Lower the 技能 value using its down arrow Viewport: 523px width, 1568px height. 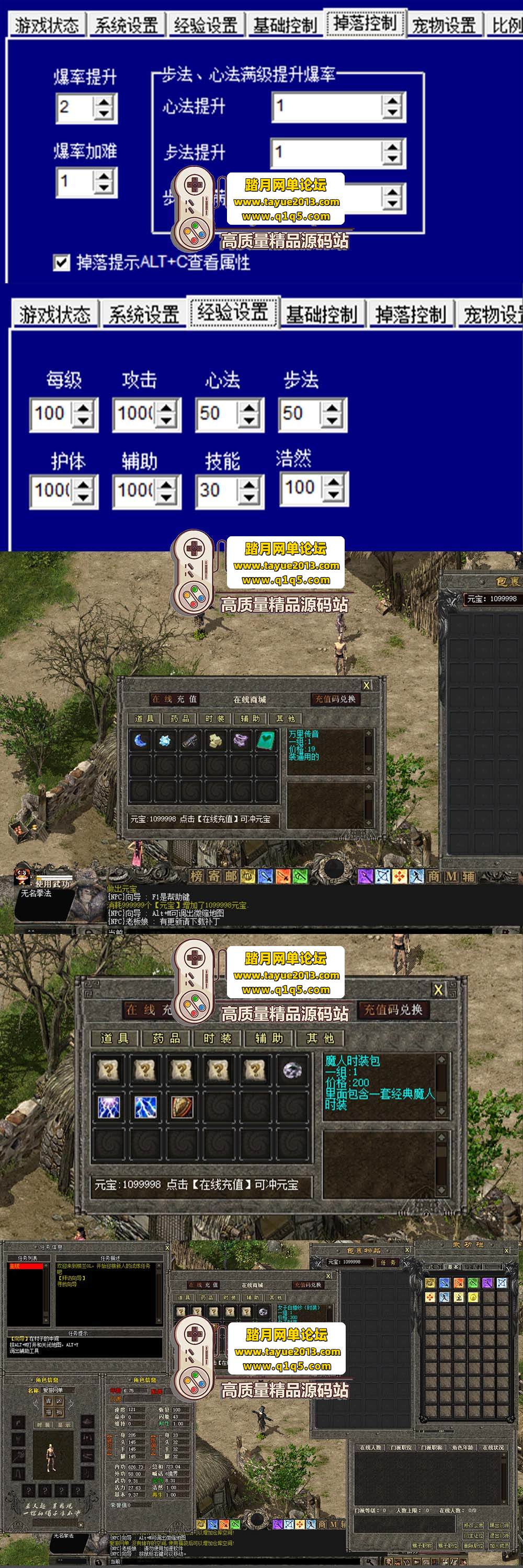(x=248, y=497)
